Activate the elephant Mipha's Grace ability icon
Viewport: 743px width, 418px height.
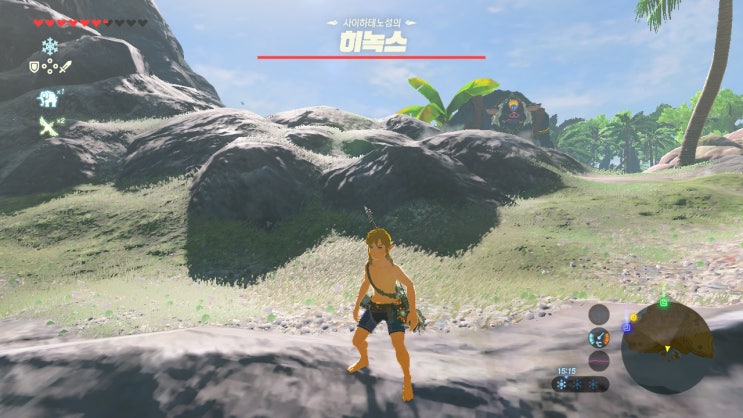(47, 98)
